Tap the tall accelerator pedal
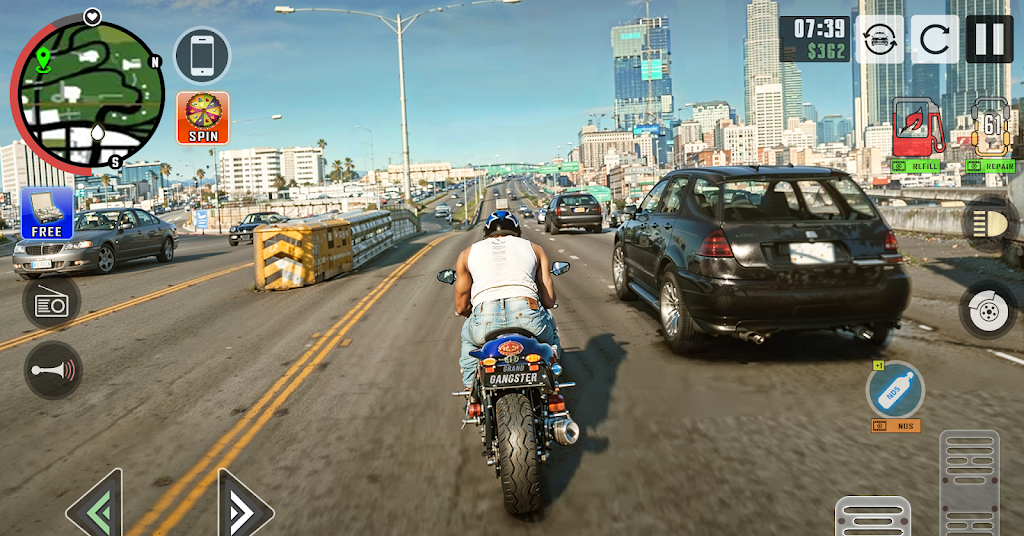 [x=969, y=483]
